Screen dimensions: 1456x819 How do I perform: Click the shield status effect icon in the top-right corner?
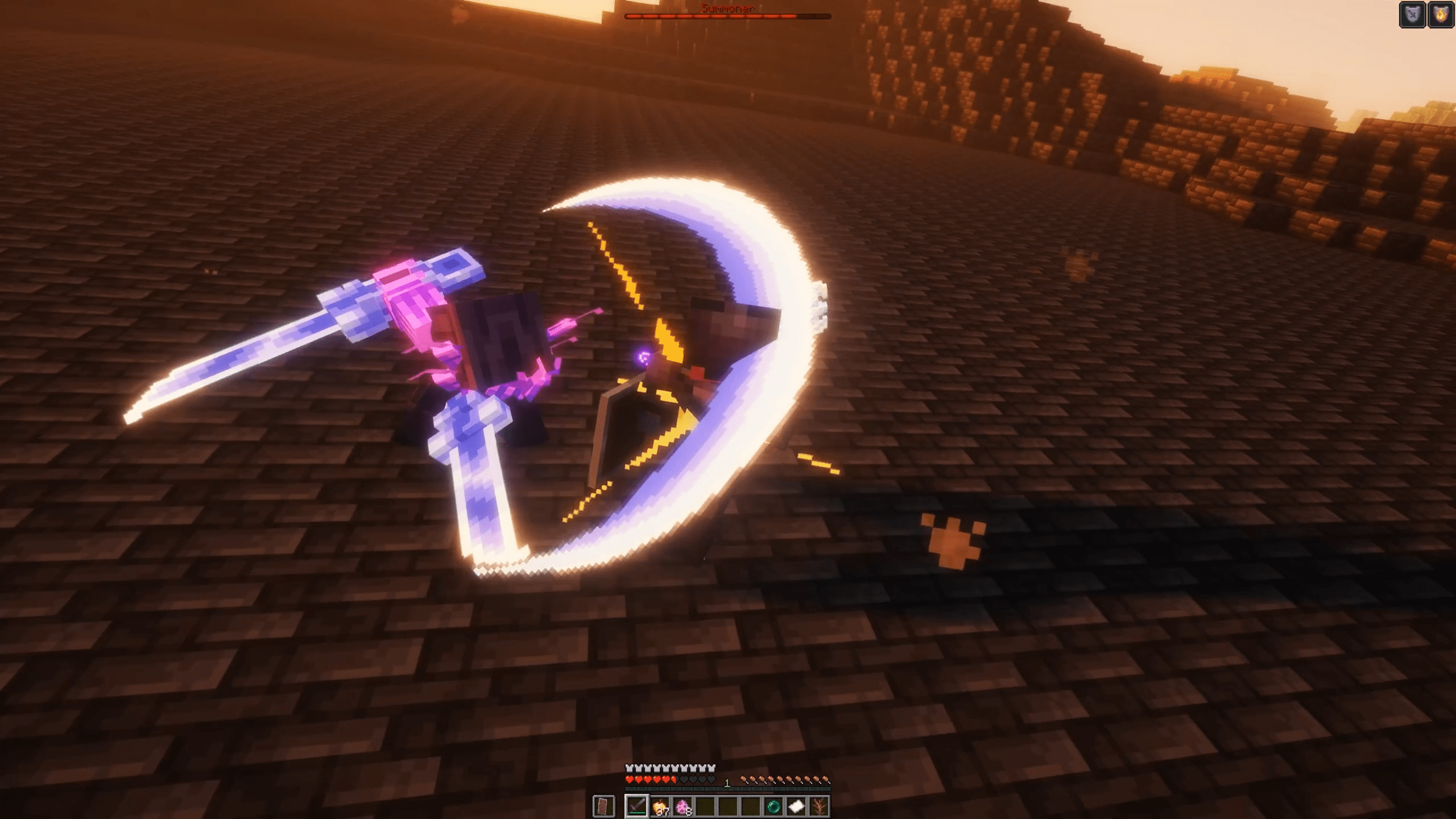point(1412,14)
